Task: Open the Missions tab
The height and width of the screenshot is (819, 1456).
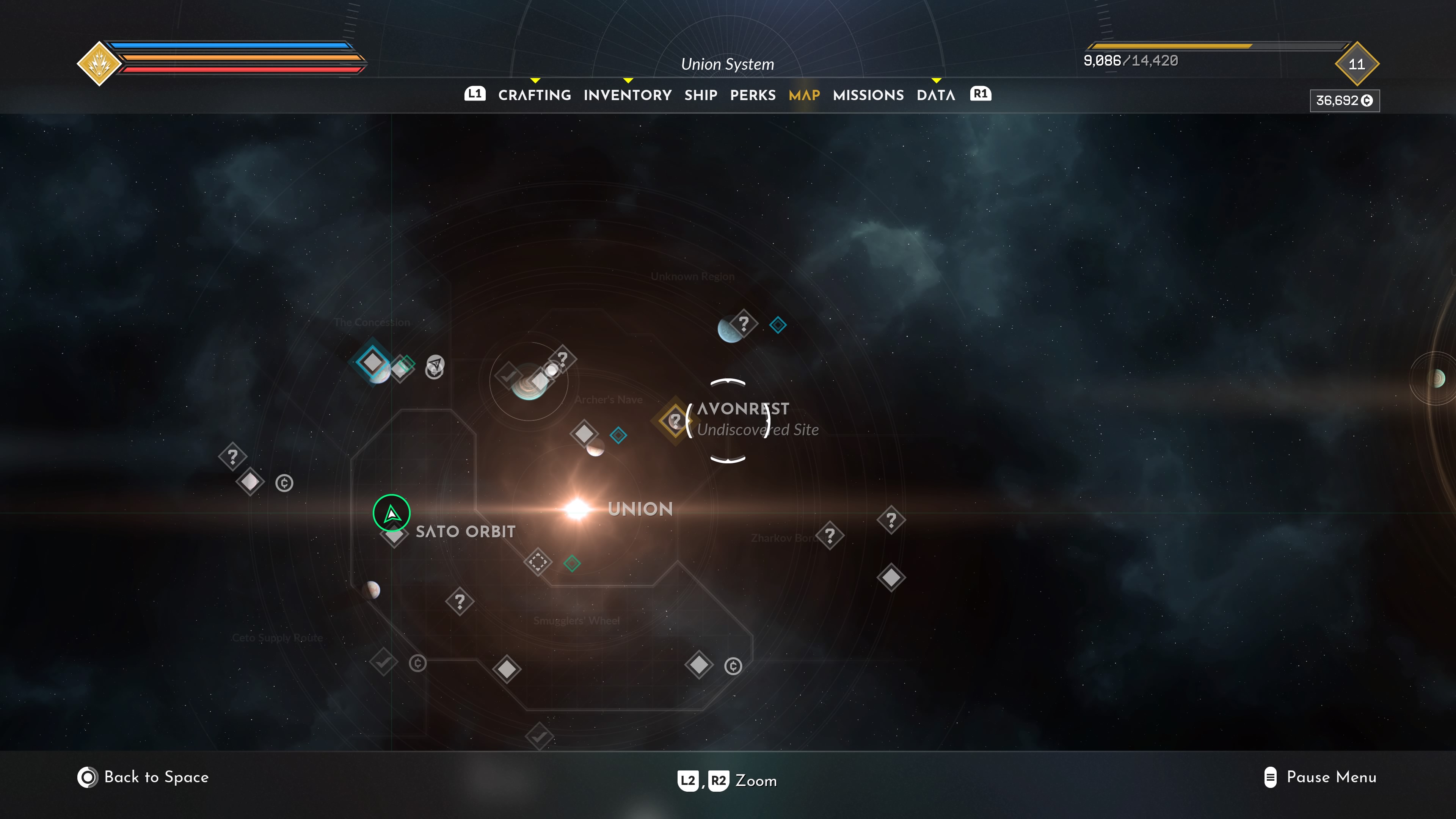Action: (x=868, y=95)
